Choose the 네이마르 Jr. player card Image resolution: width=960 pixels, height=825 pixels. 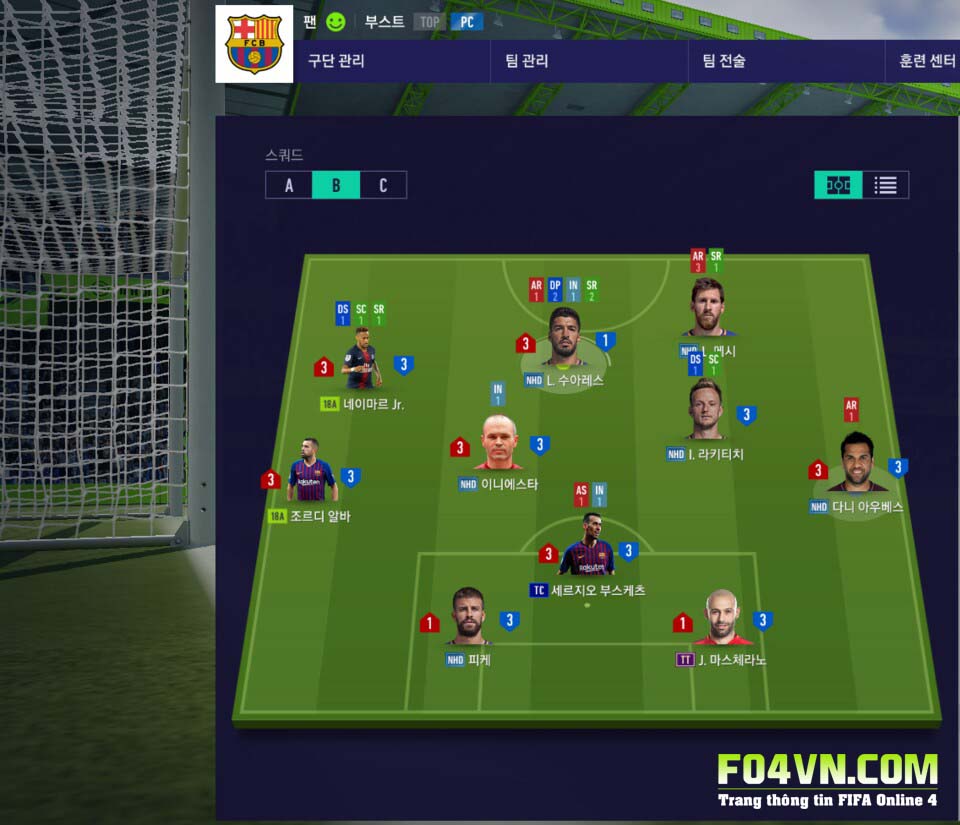point(361,366)
